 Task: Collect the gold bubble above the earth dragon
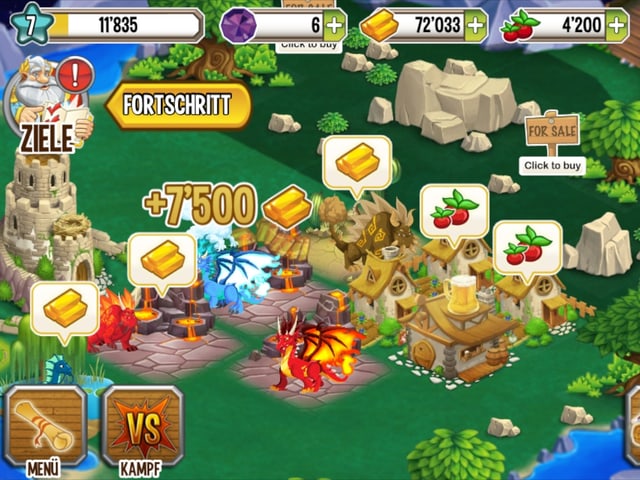[357, 162]
